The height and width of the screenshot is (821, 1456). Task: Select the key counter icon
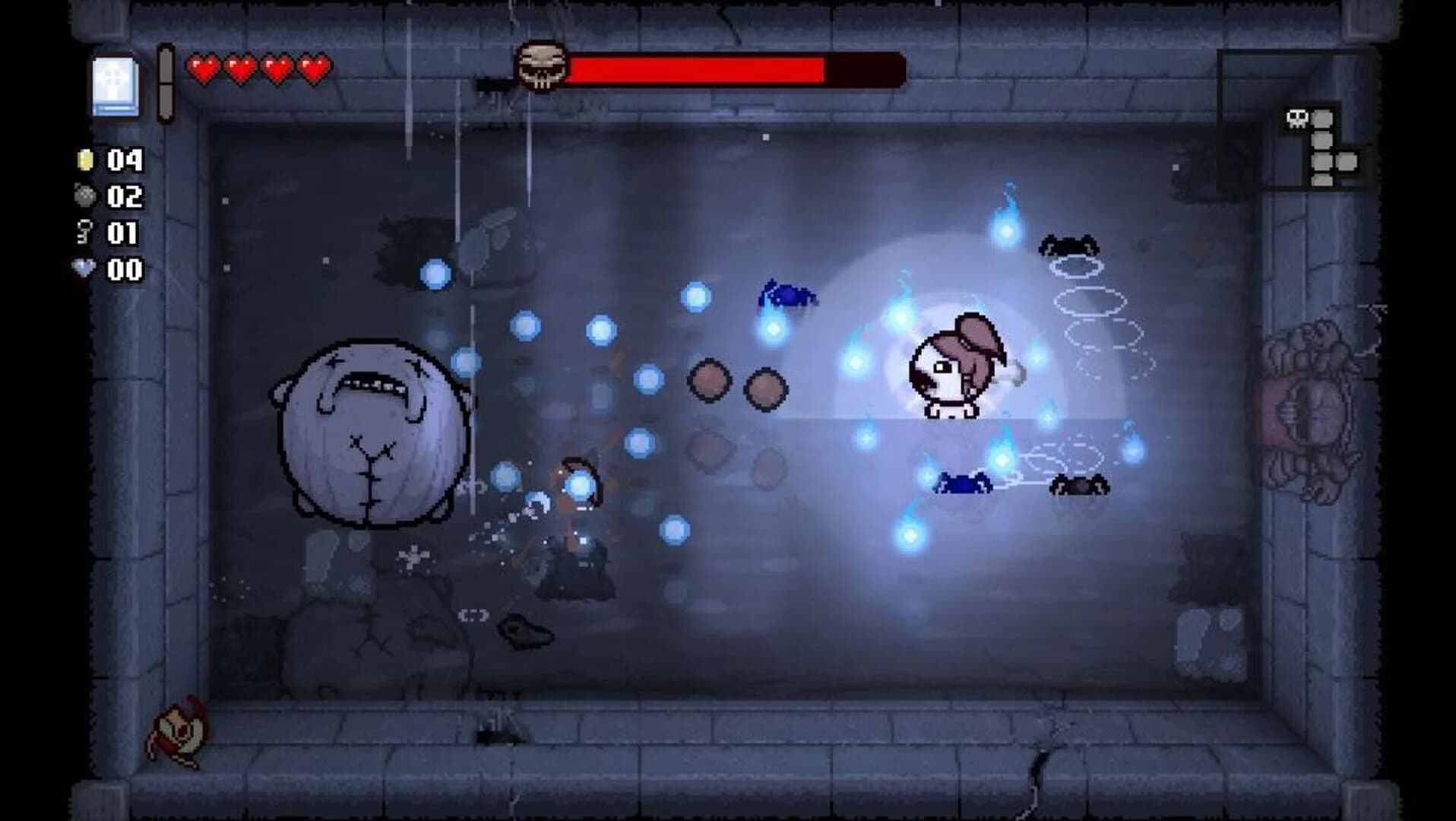85,233
